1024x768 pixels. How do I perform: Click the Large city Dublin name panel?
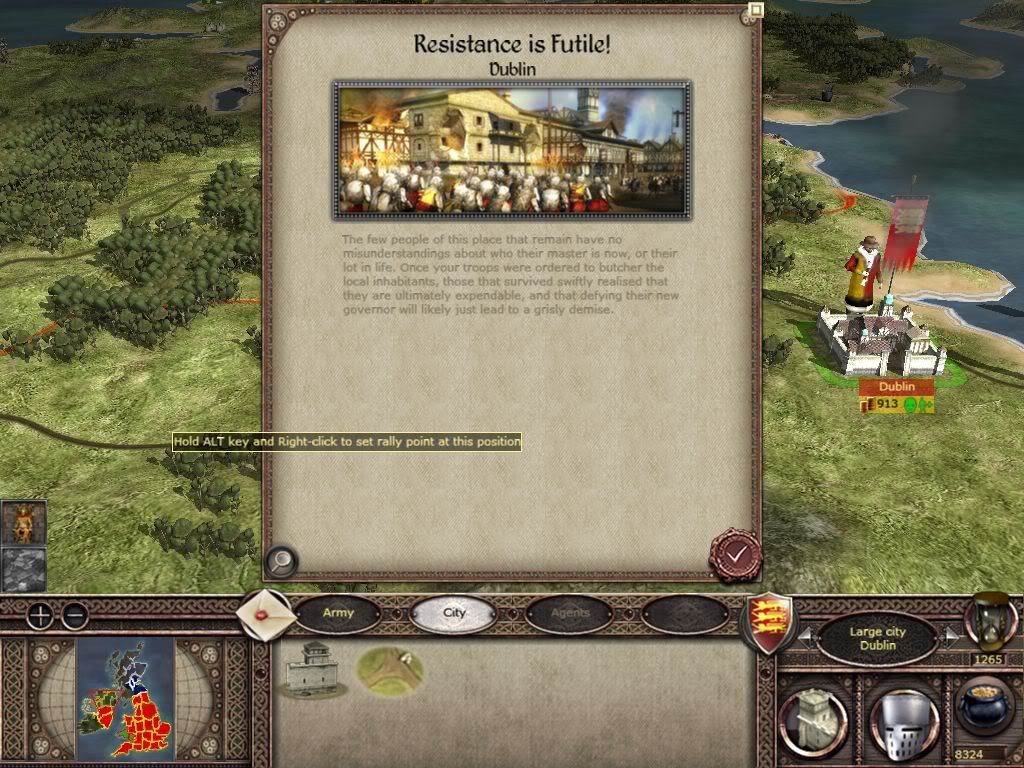coord(876,638)
